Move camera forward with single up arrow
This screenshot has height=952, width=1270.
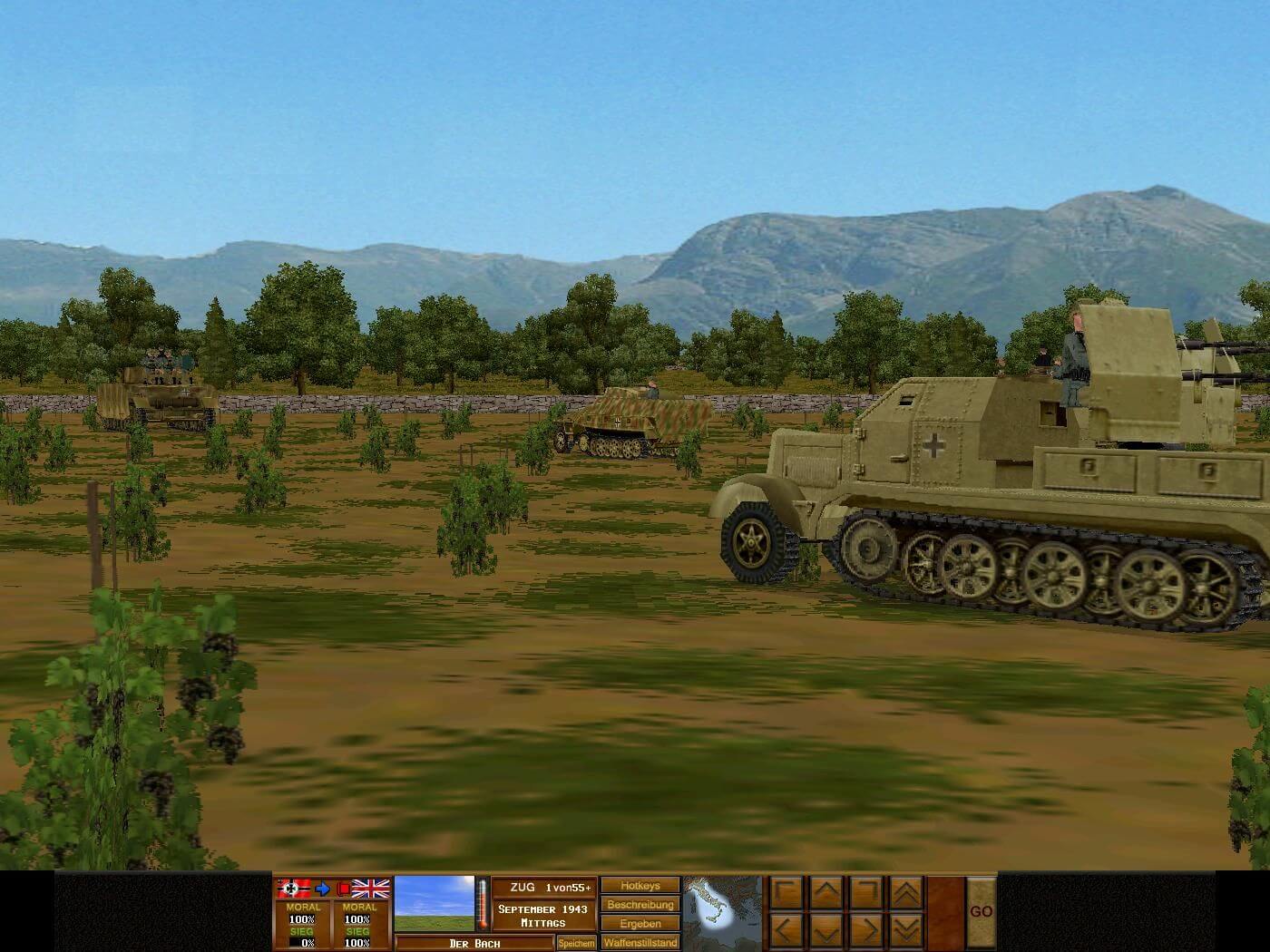[x=826, y=892]
